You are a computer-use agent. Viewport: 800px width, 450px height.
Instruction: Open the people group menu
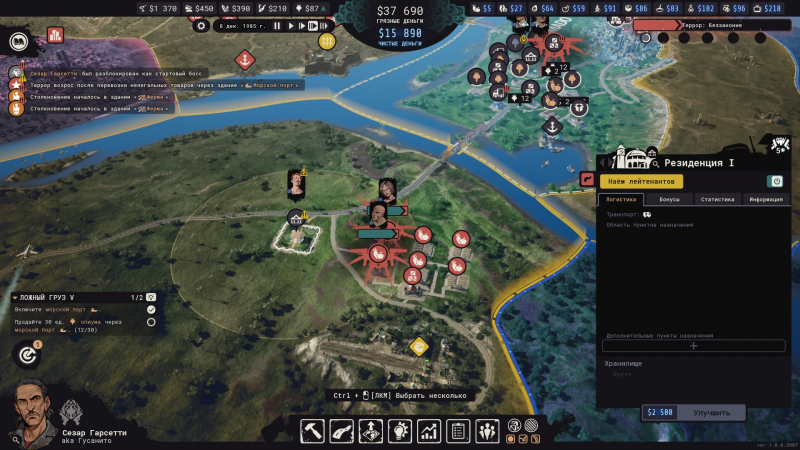tap(487, 431)
